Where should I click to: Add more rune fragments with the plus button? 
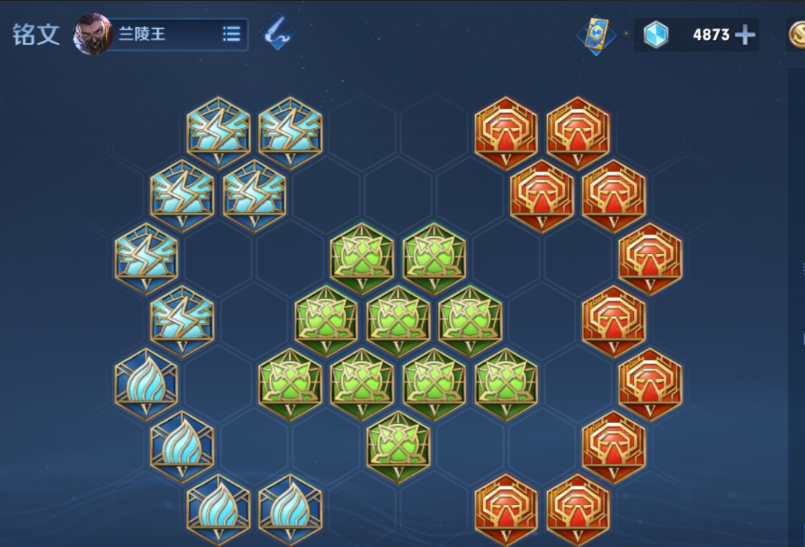(745, 35)
